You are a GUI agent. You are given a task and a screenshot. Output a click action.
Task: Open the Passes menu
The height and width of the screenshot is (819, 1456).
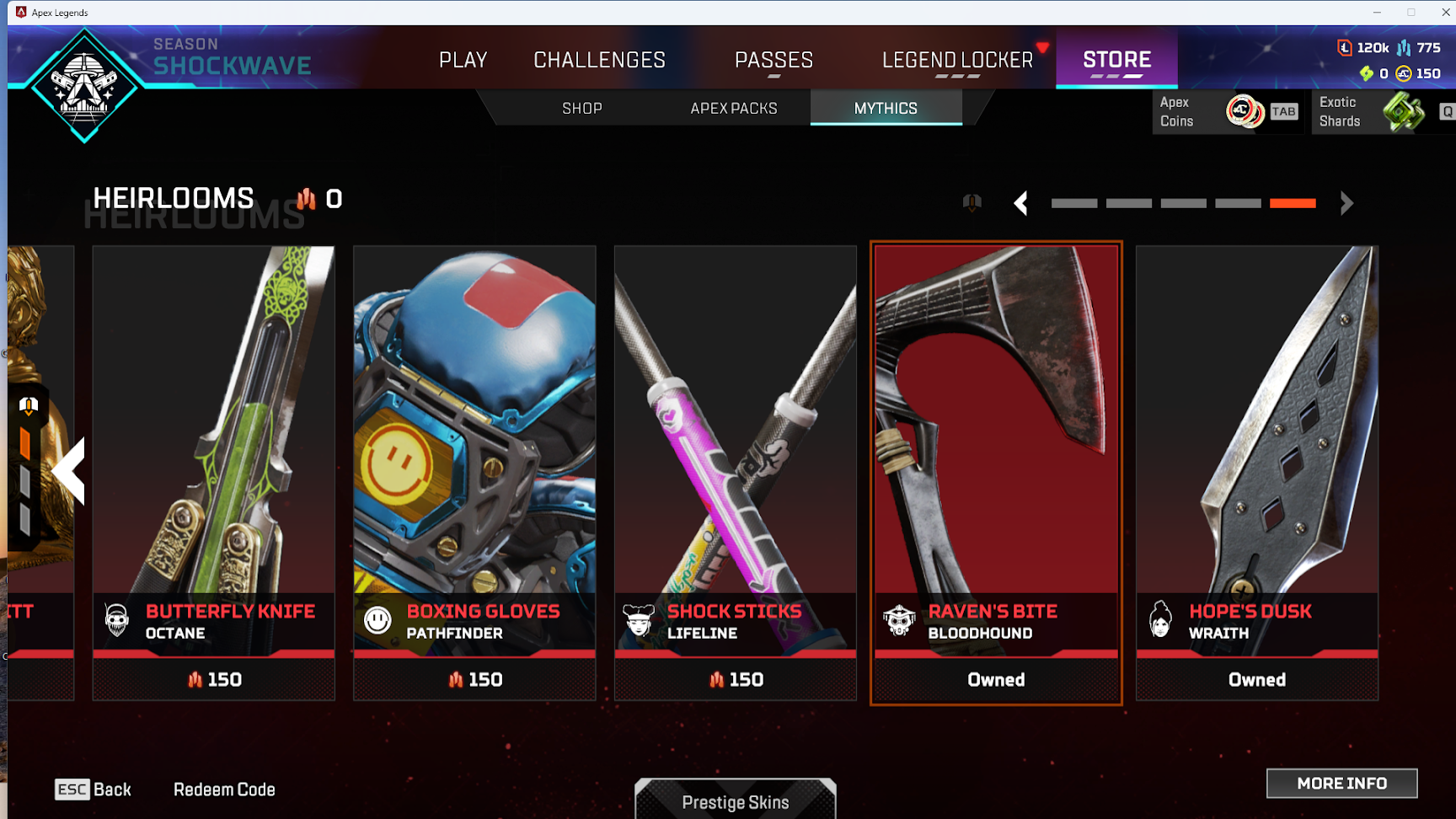click(773, 60)
